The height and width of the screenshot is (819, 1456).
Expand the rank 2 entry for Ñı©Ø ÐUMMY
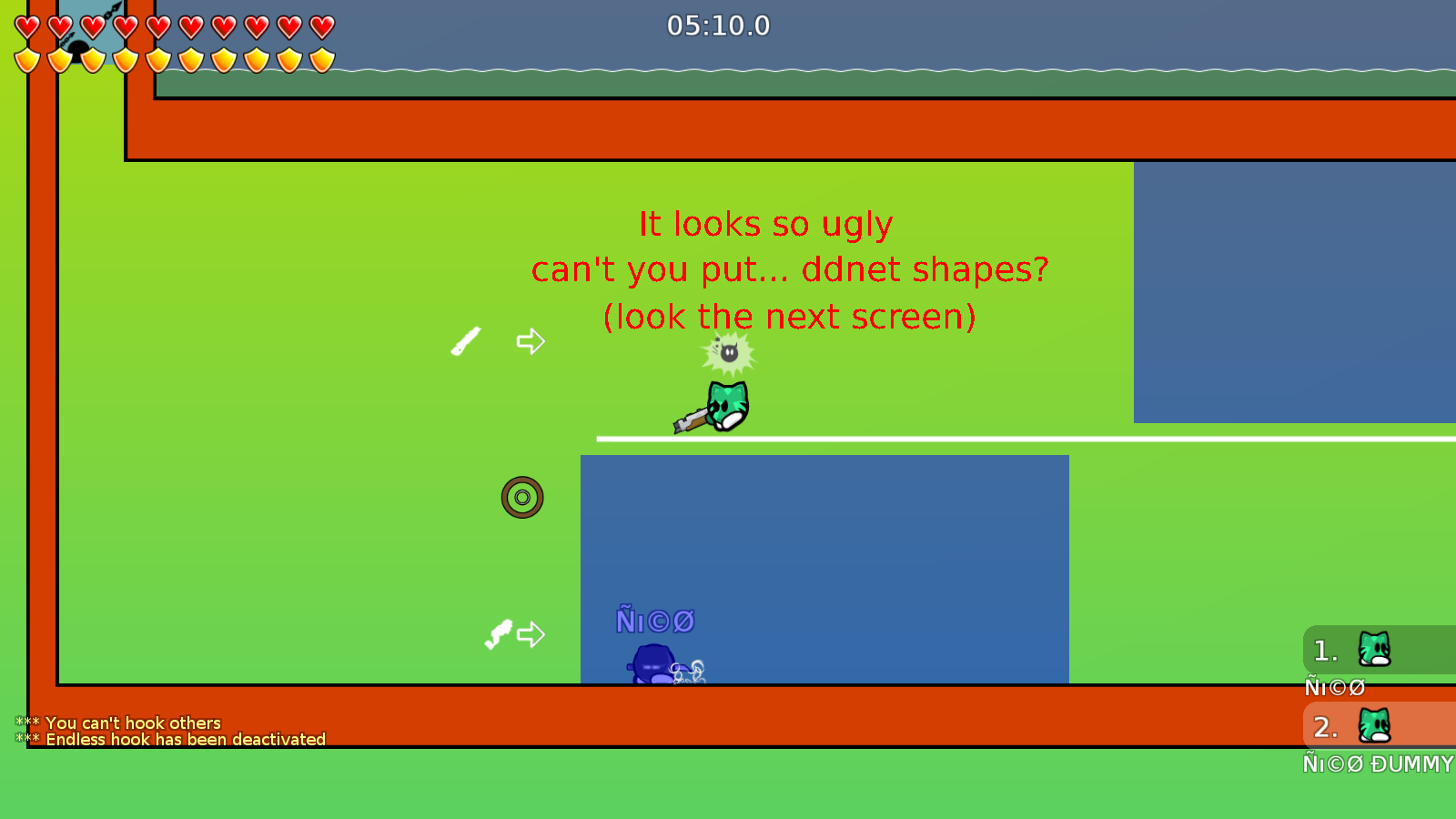1347,727
